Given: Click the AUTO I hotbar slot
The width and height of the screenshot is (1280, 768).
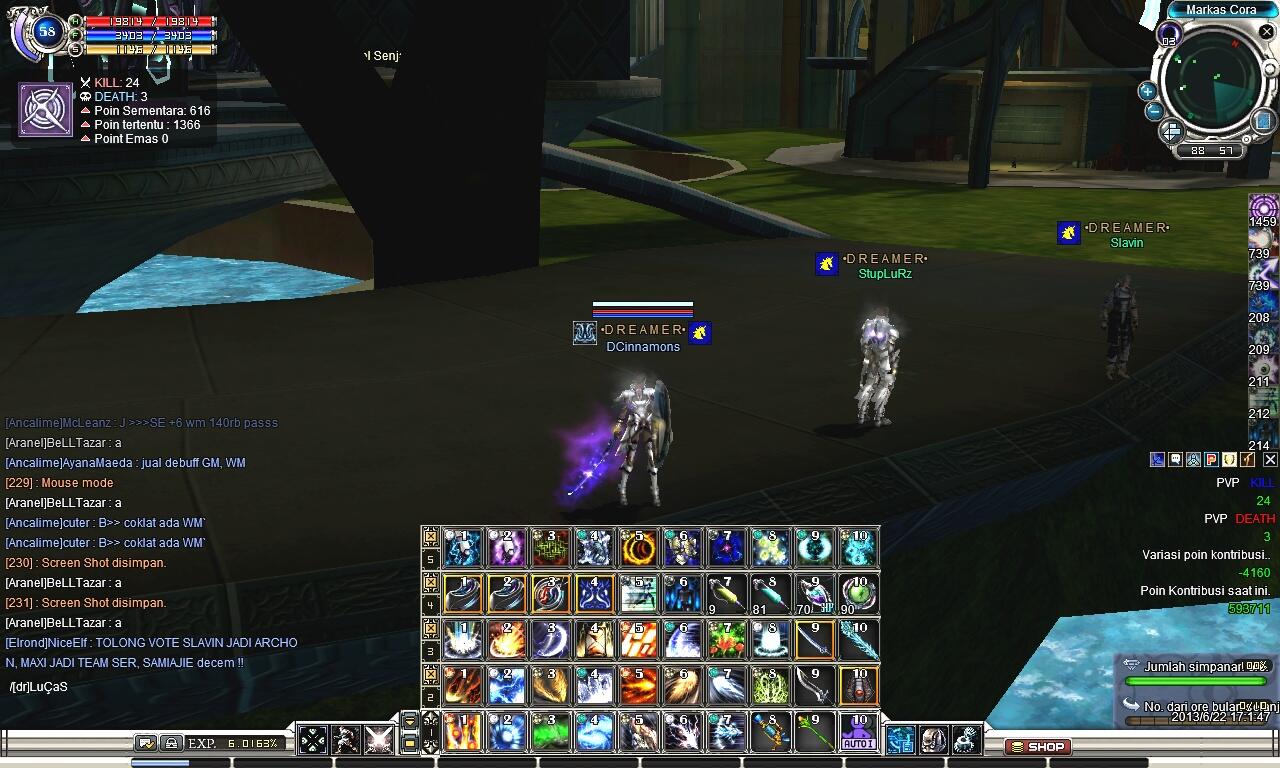Looking at the screenshot, I should (858, 732).
